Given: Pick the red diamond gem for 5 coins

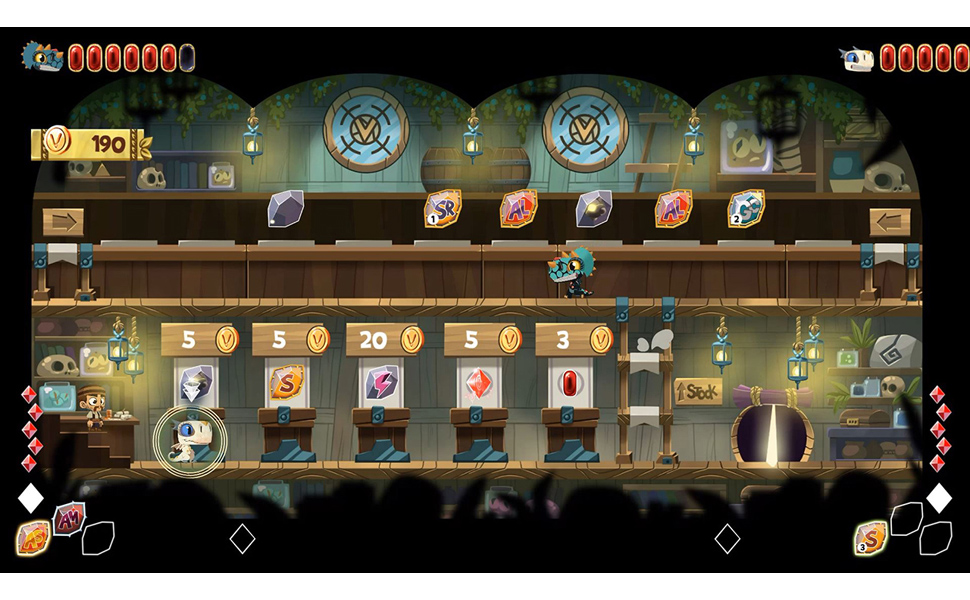Looking at the screenshot, I should (x=476, y=384).
